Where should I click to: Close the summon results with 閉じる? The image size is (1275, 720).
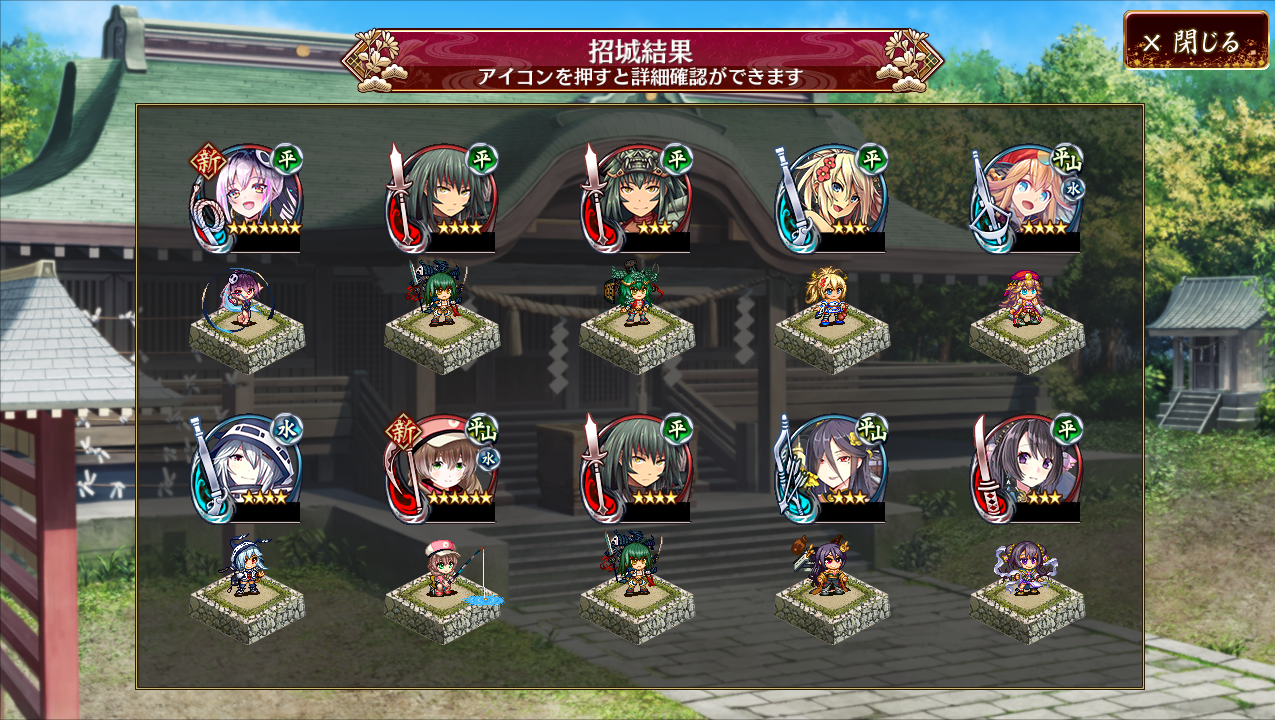tap(1196, 41)
